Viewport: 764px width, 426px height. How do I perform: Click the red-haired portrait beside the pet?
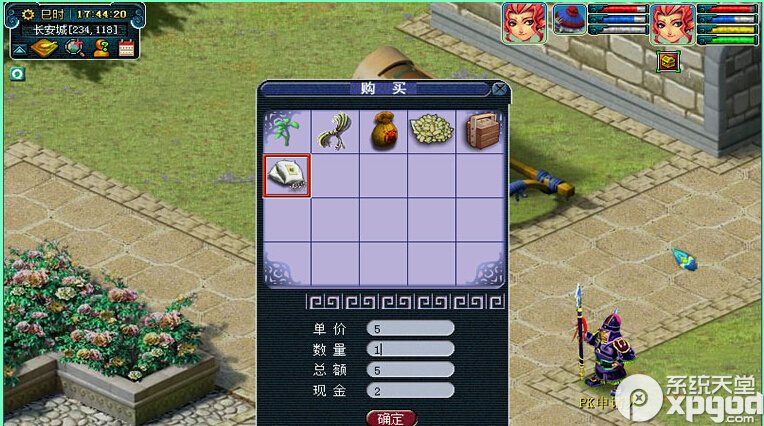(524, 22)
